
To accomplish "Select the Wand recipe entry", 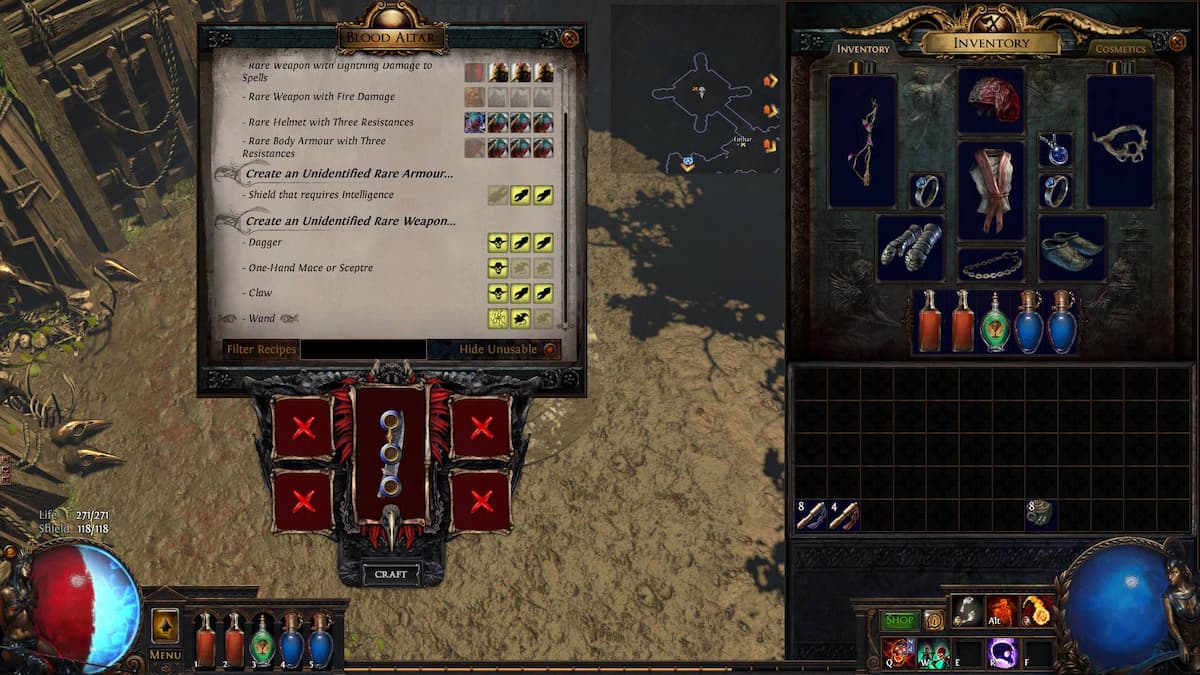I will coord(261,319).
